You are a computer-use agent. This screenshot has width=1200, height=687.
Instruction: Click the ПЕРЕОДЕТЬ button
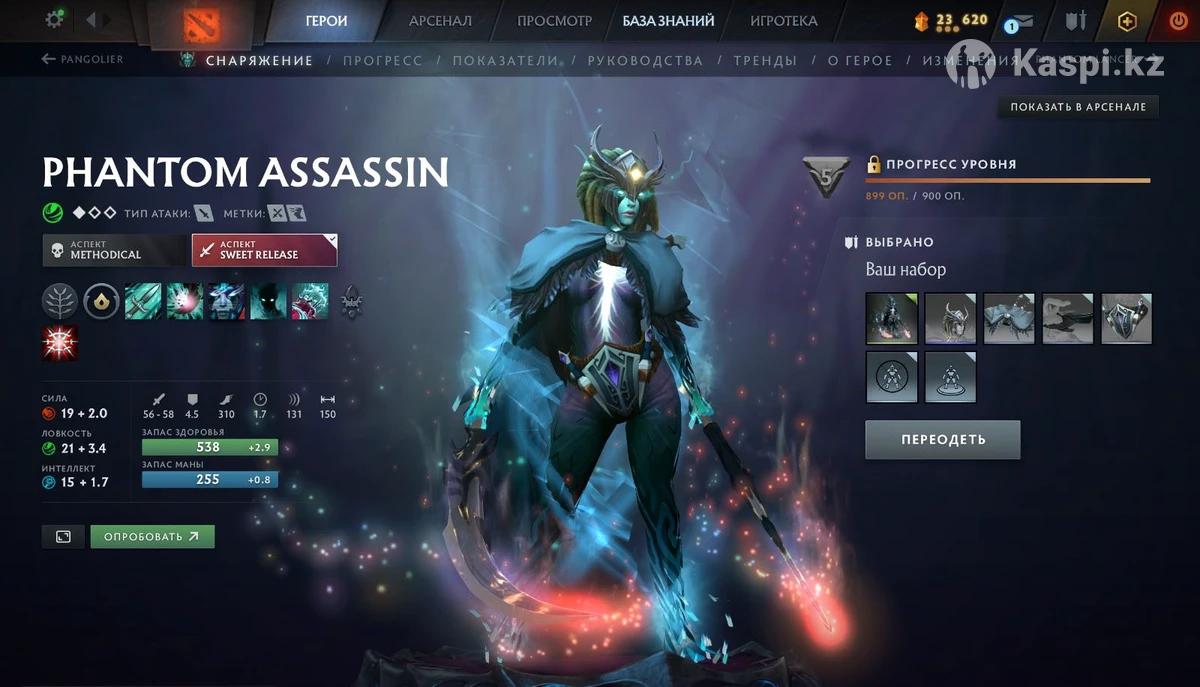coord(942,439)
